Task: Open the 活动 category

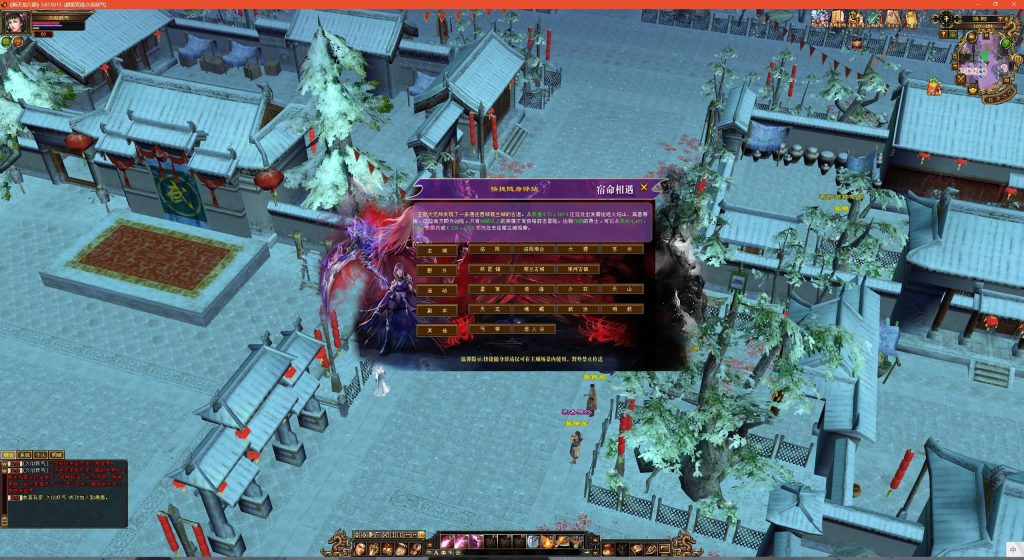Action: pos(437,290)
